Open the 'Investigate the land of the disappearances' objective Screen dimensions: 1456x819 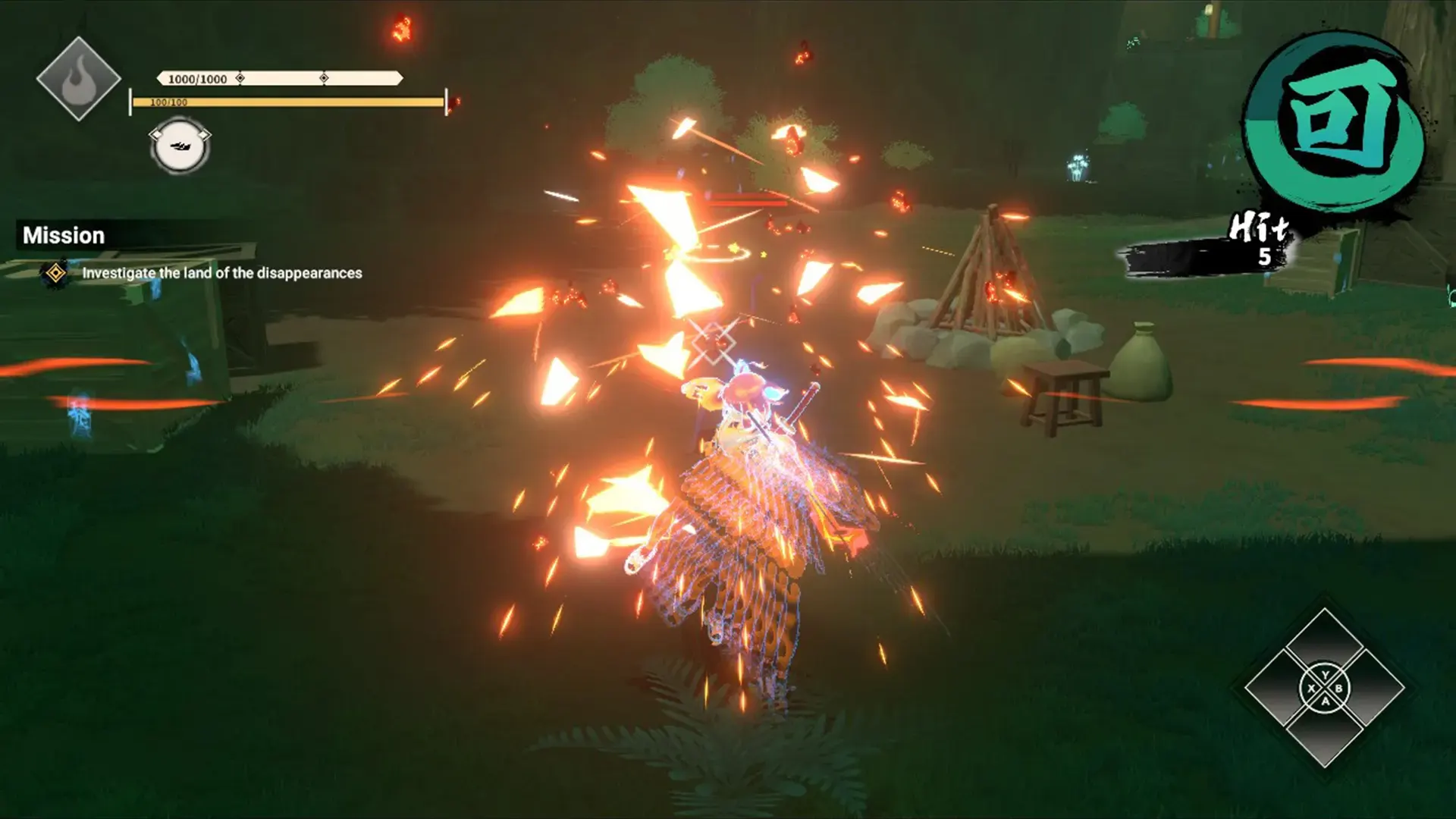[x=221, y=273]
